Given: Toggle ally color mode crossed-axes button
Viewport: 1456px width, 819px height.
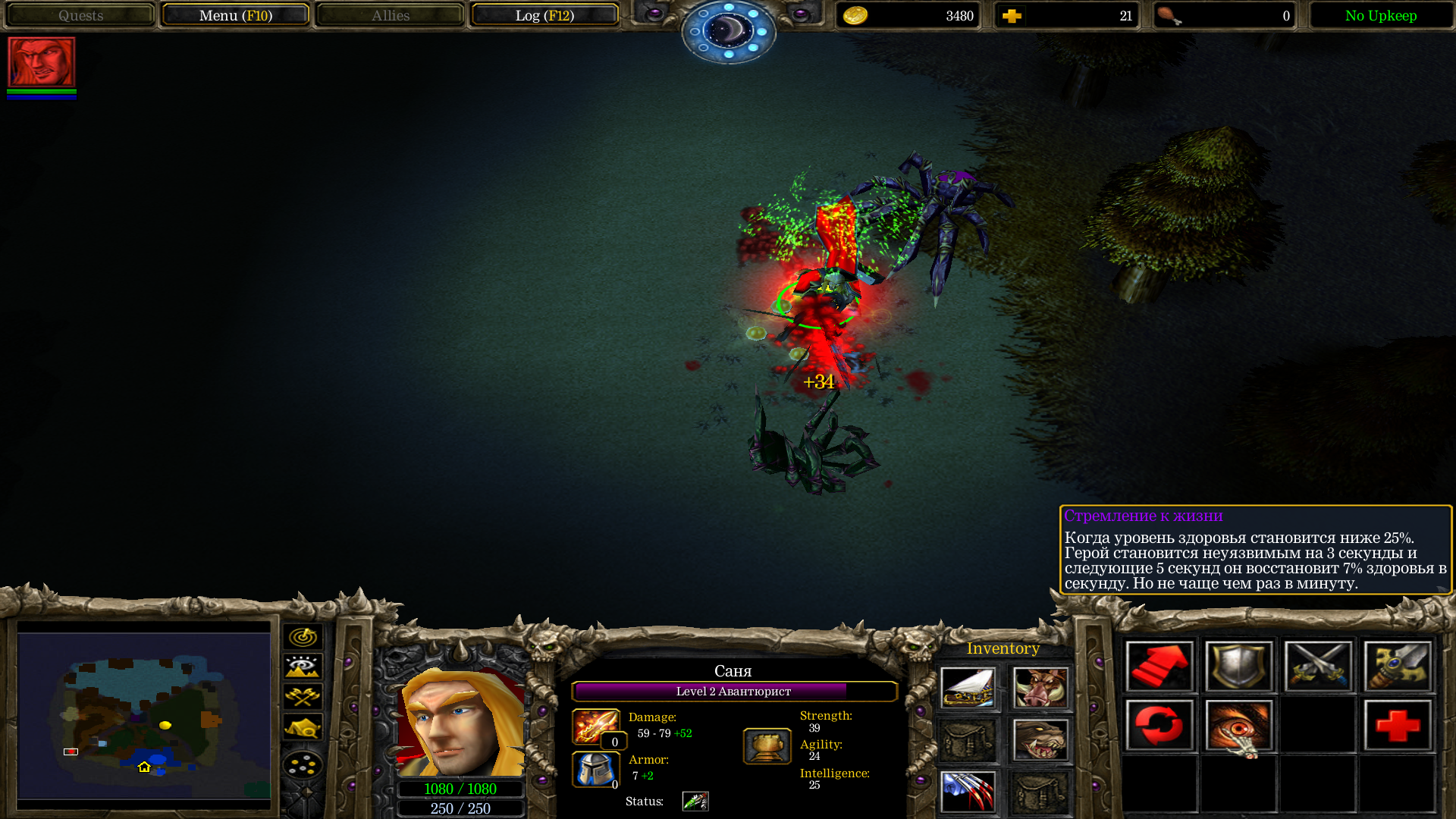Looking at the screenshot, I should pyautogui.click(x=303, y=696).
